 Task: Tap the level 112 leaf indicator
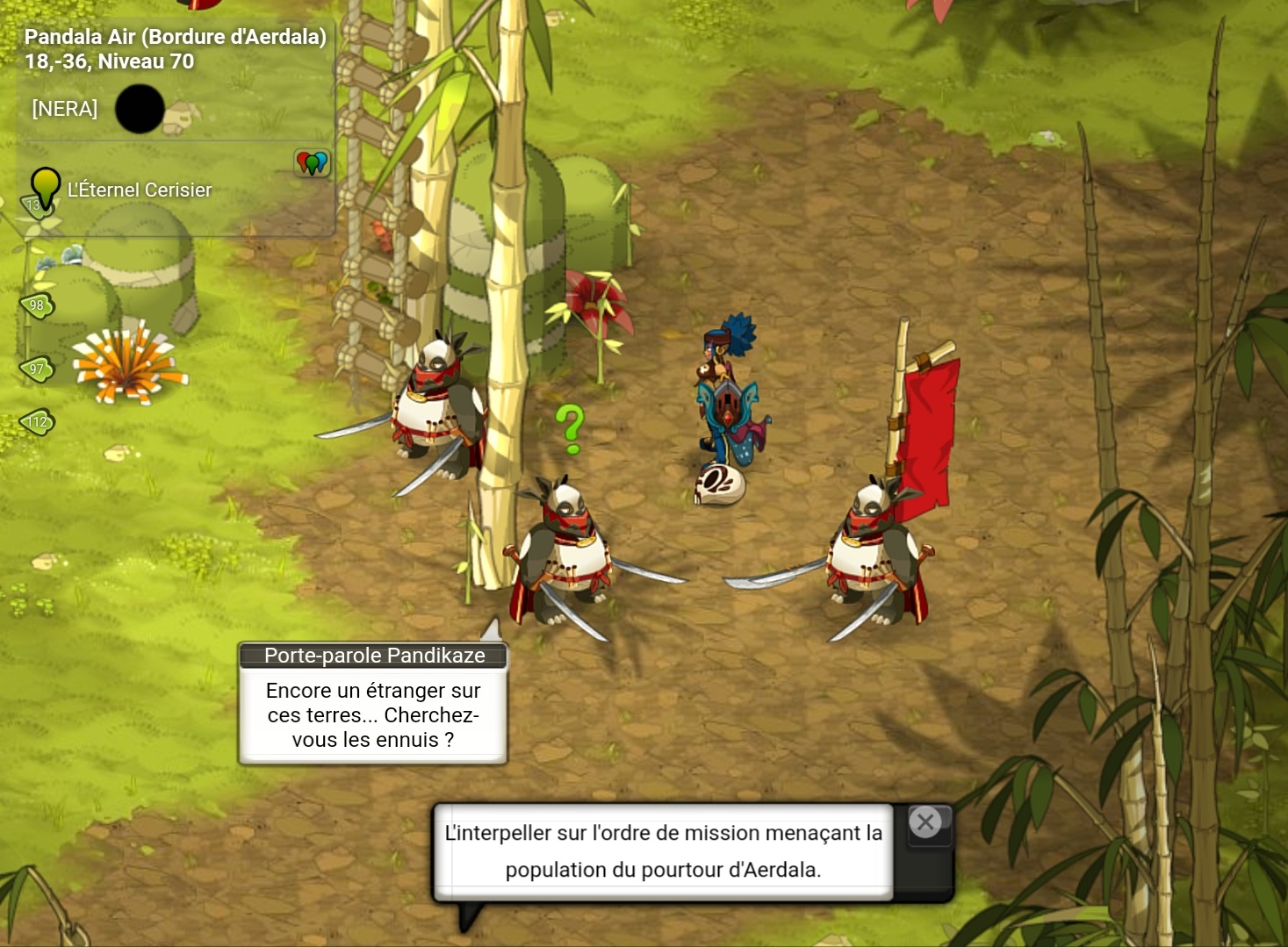pyautogui.click(x=37, y=422)
